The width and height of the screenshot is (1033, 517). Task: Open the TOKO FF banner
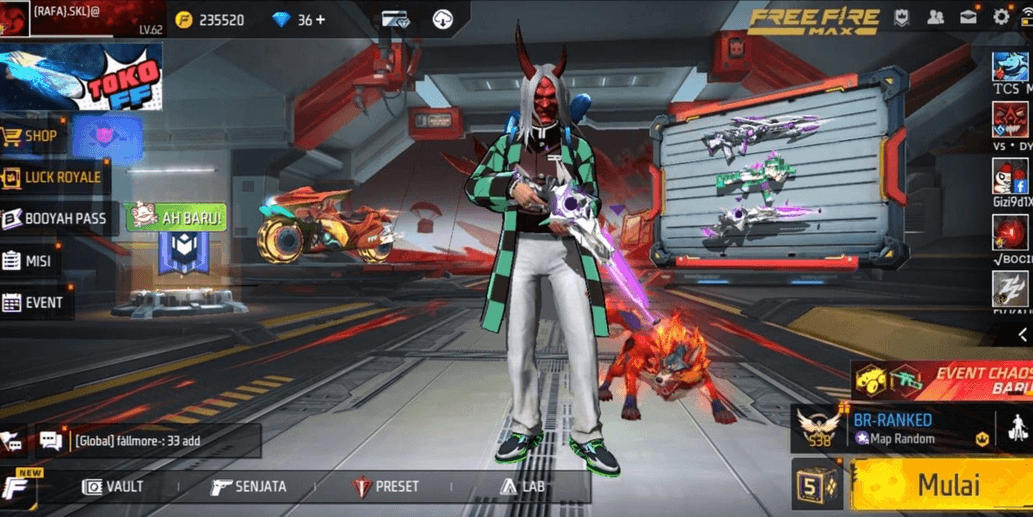click(x=82, y=76)
